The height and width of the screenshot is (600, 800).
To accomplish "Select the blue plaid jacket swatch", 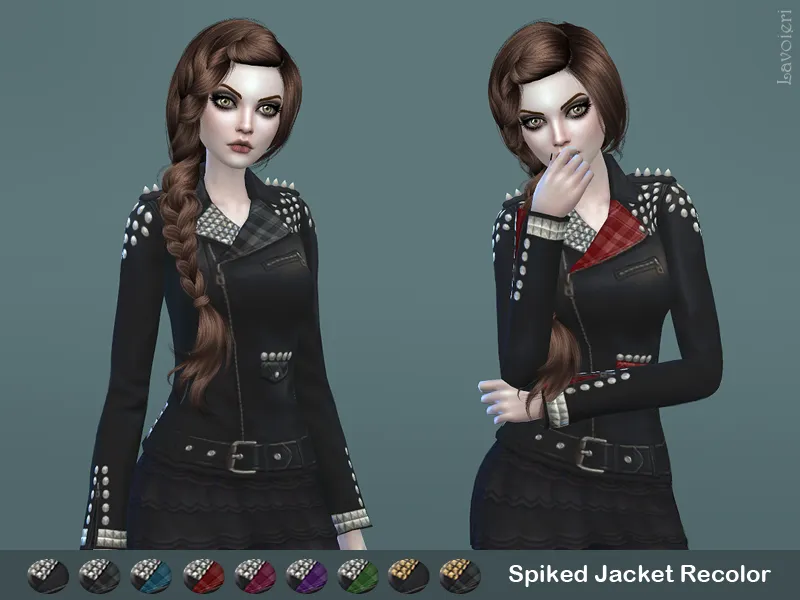I will coord(151,575).
